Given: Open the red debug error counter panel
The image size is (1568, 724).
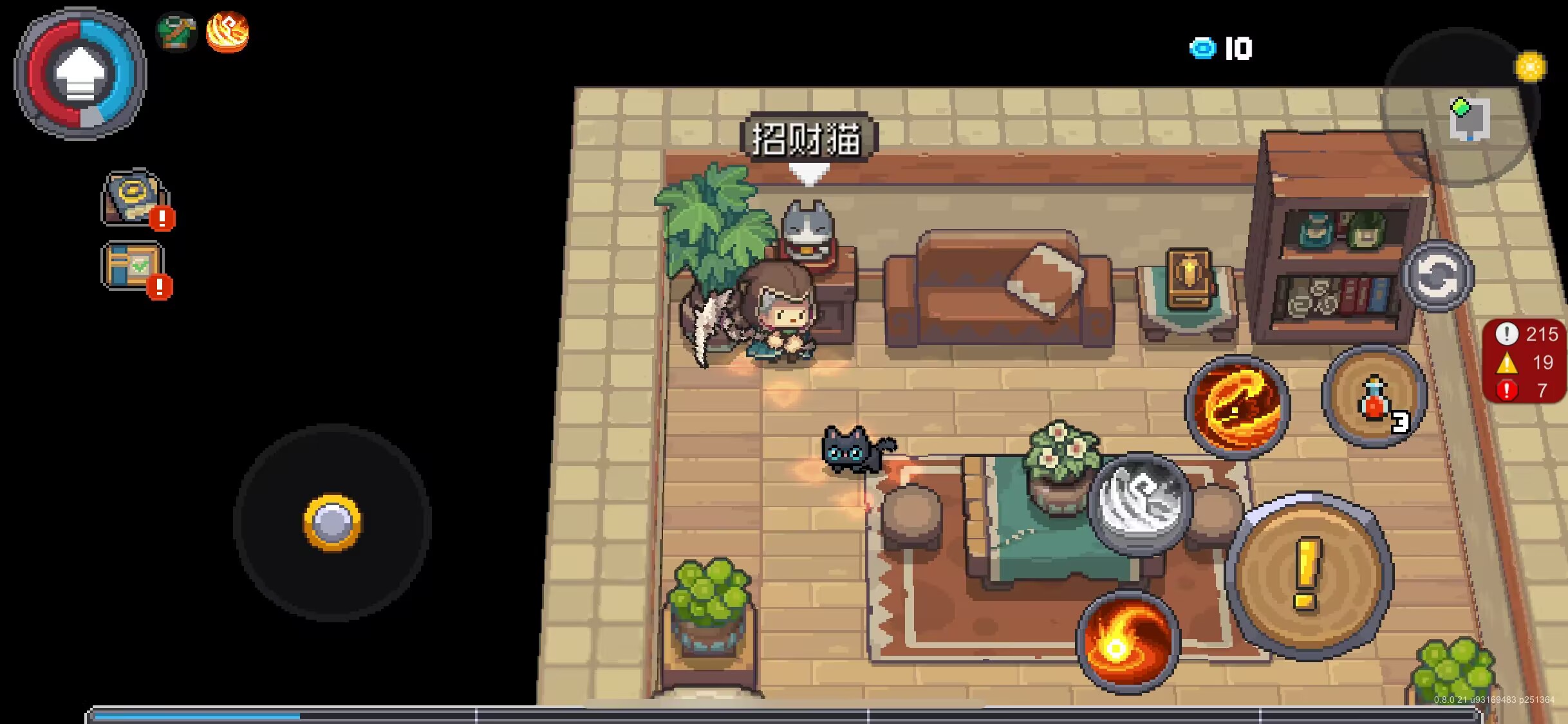Looking at the screenshot, I should [1524, 362].
